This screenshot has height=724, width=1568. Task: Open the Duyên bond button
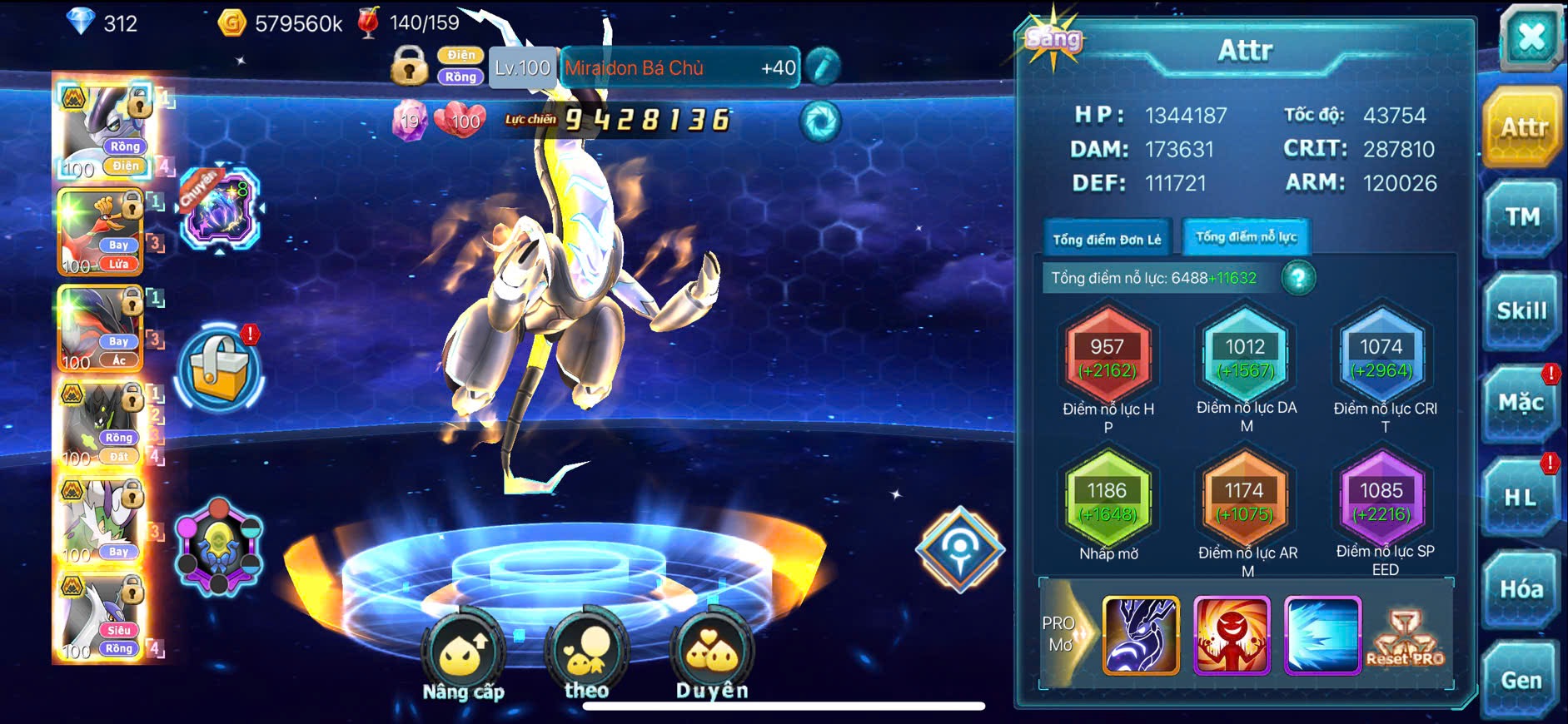tap(712, 657)
